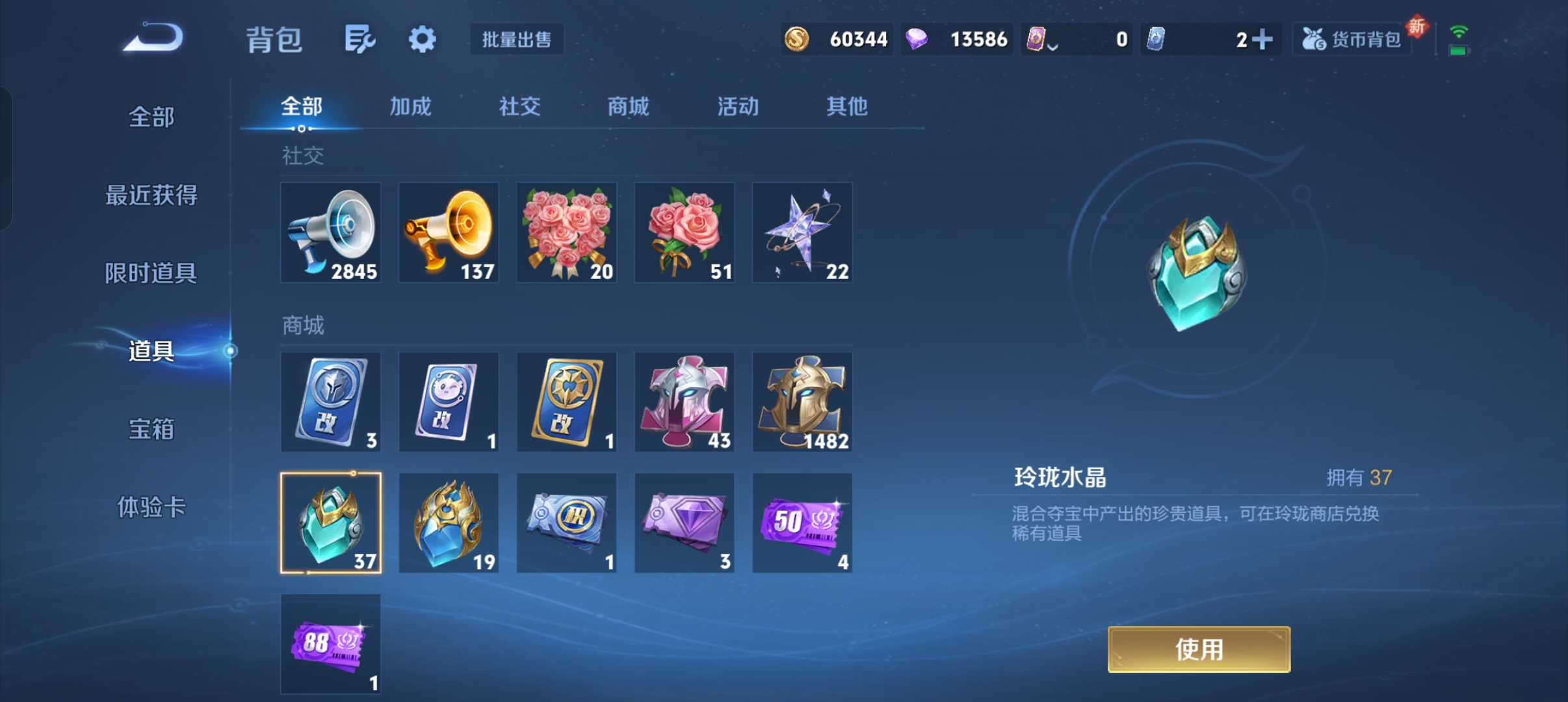Add more tickets with the plus icon
The width and height of the screenshot is (1568, 702).
(x=1262, y=40)
